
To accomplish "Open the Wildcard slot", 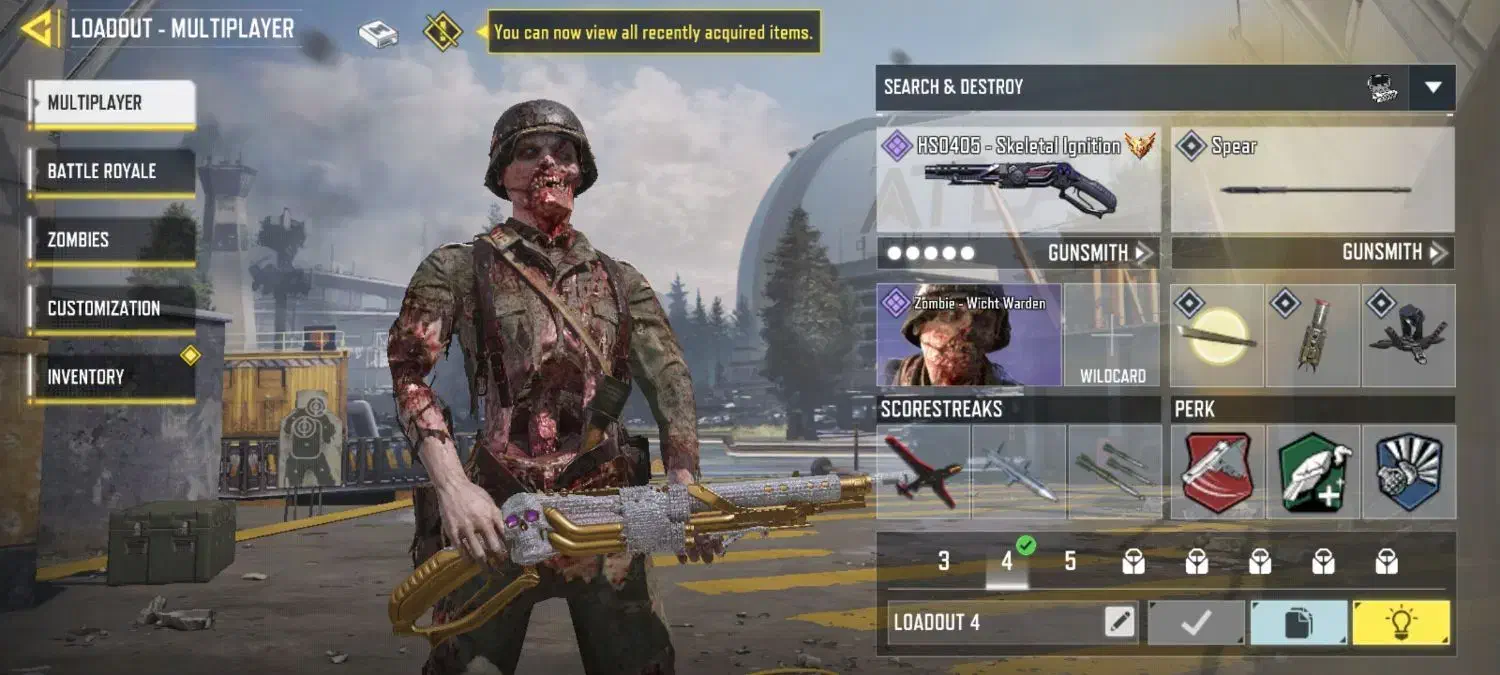I will click(1112, 336).
